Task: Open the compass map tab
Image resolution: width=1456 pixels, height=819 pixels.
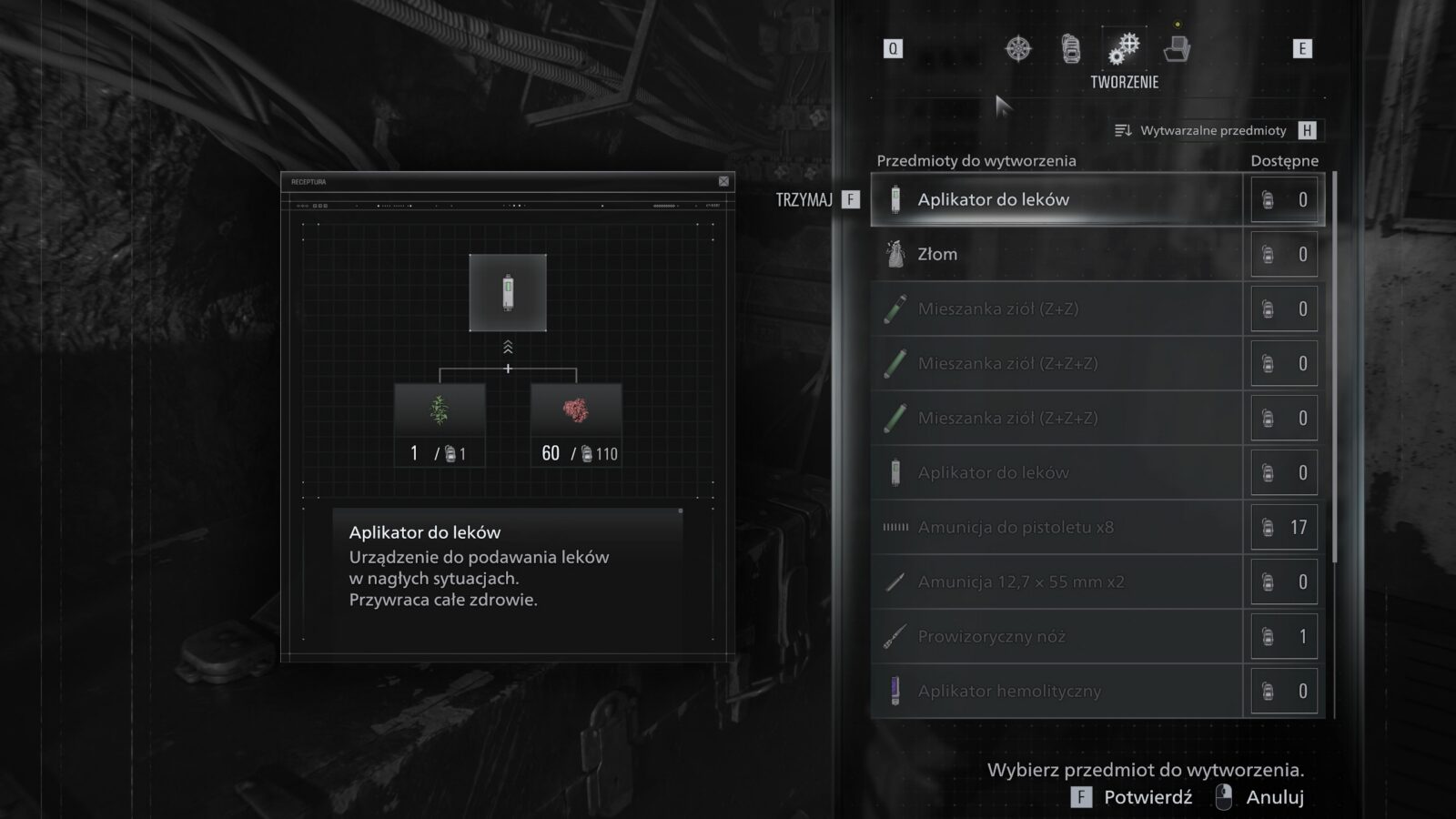Action: [1018, 48]
